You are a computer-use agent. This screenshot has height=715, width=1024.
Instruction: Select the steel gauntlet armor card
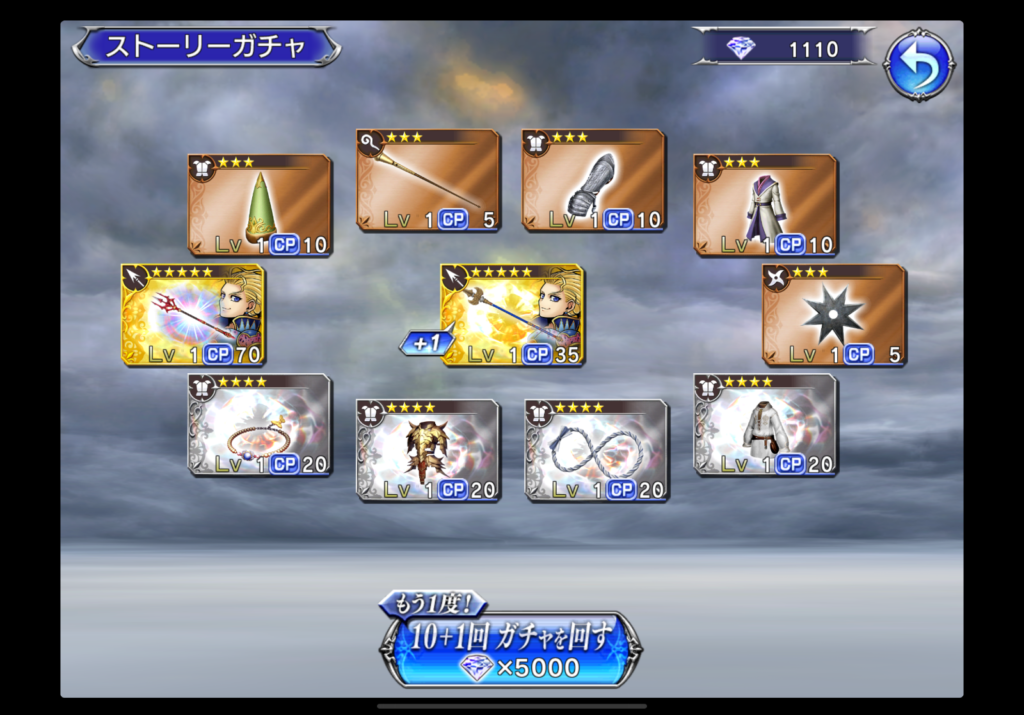point(594,180)
